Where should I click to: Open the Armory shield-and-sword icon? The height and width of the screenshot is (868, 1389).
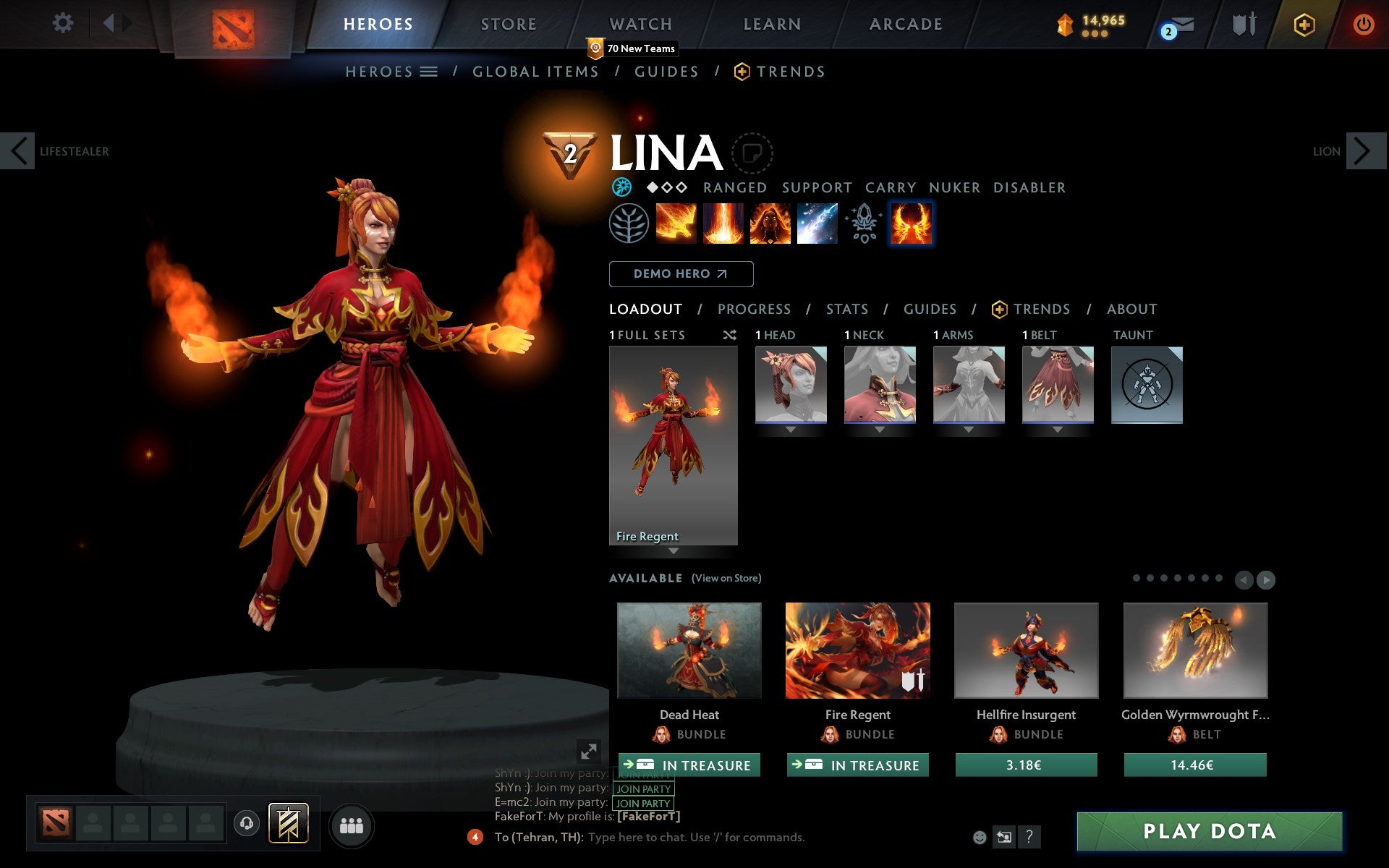pyautogui.click(x=1246, y=23)
